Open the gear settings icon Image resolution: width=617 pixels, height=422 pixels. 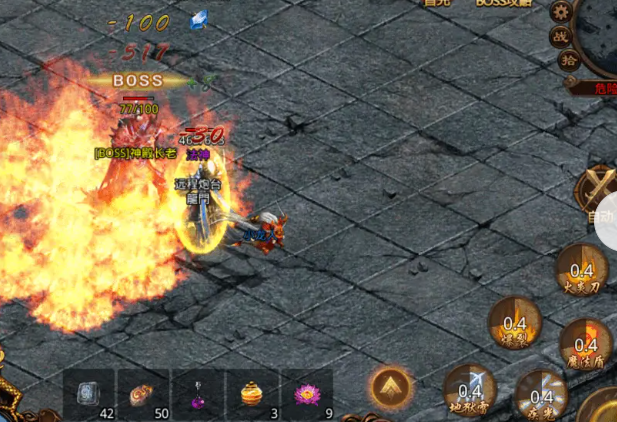562,11
